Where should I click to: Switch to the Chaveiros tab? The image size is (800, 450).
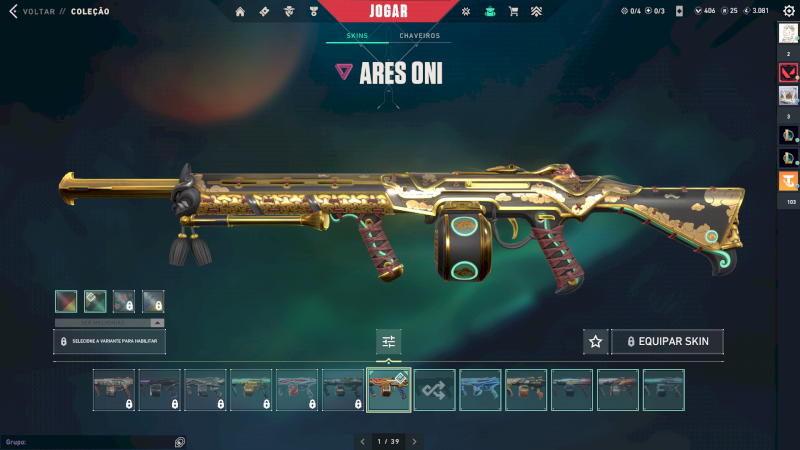point(419,36)
